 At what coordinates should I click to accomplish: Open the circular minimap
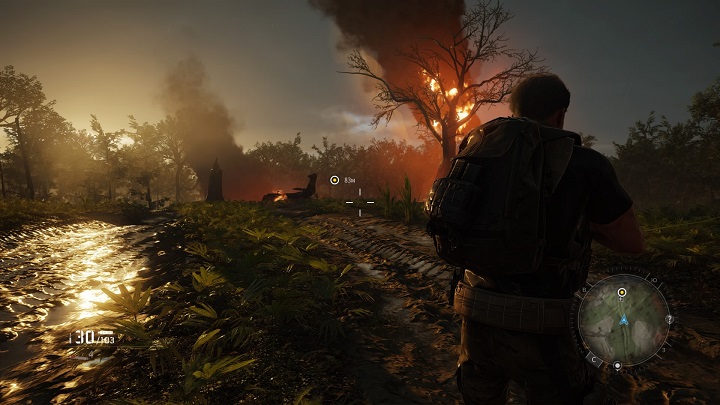coord(624,320)
